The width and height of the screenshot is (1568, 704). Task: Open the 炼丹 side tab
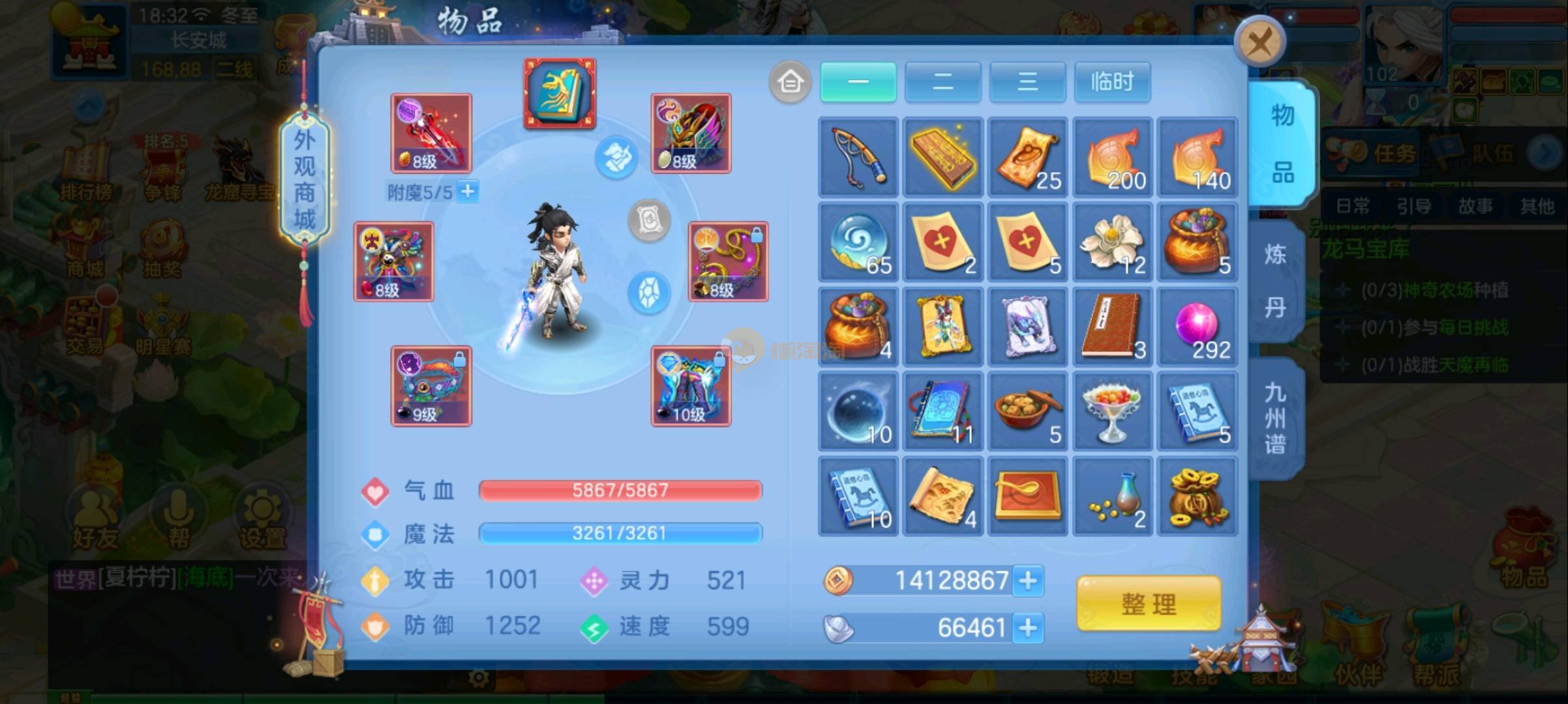click(1275, 280)
